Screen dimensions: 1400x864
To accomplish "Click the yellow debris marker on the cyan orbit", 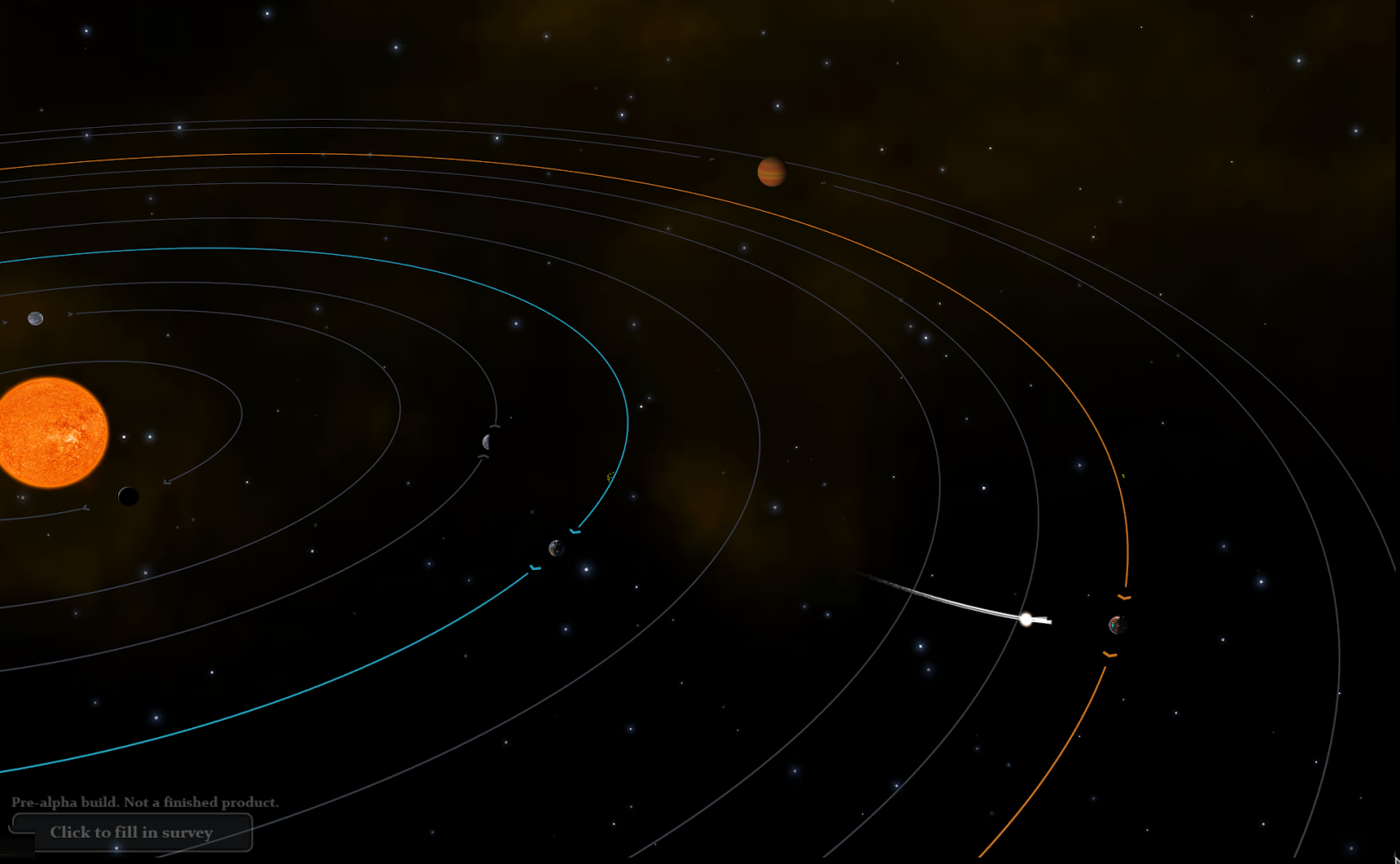I will coord(610,477).
